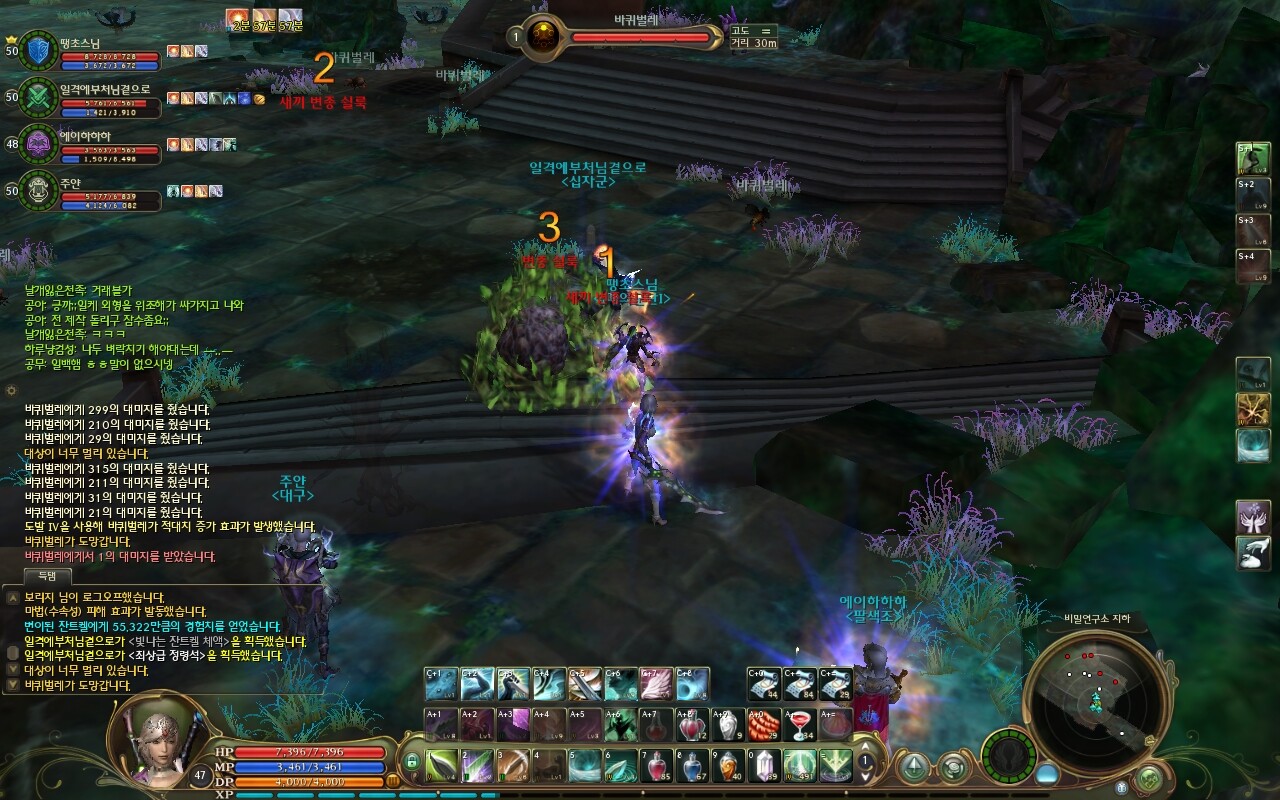
Task: Open the 득템 chat tab
Action: coord(48,575)
